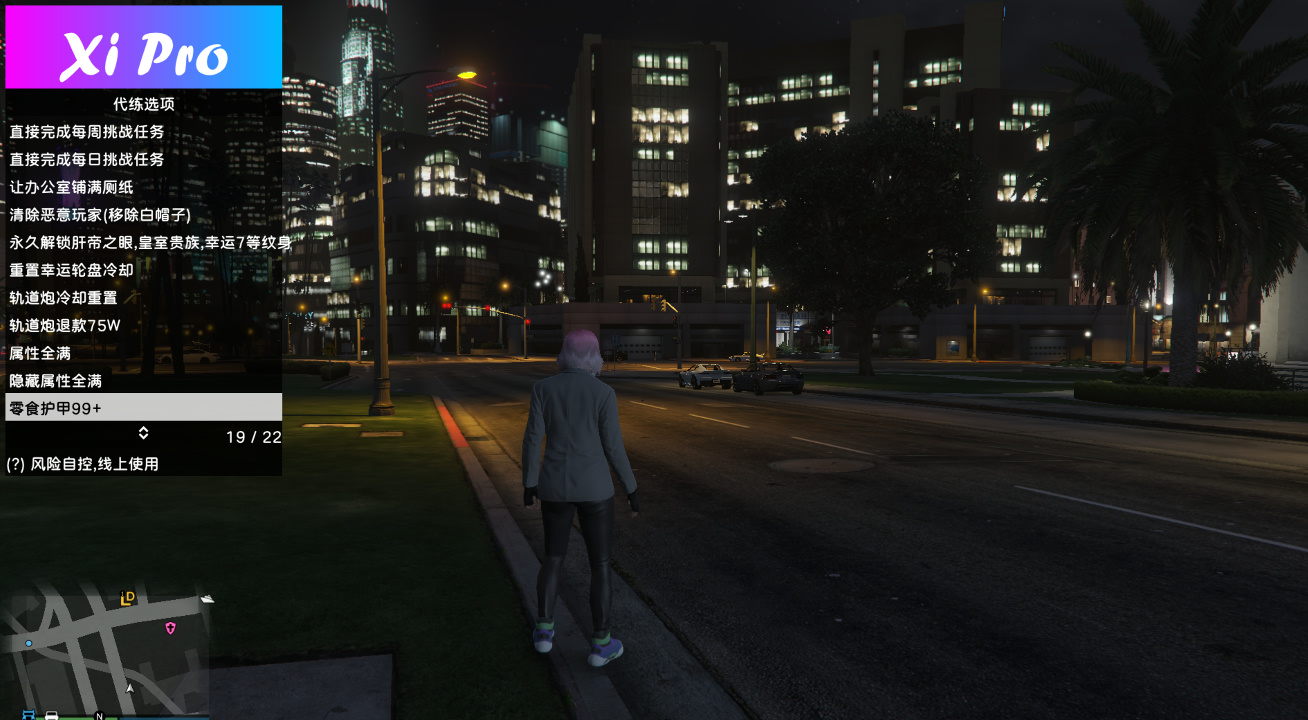Click the (?) 风险自控 hint text
The height and width of the screenshot is (720, 1308).
point(85,463)
